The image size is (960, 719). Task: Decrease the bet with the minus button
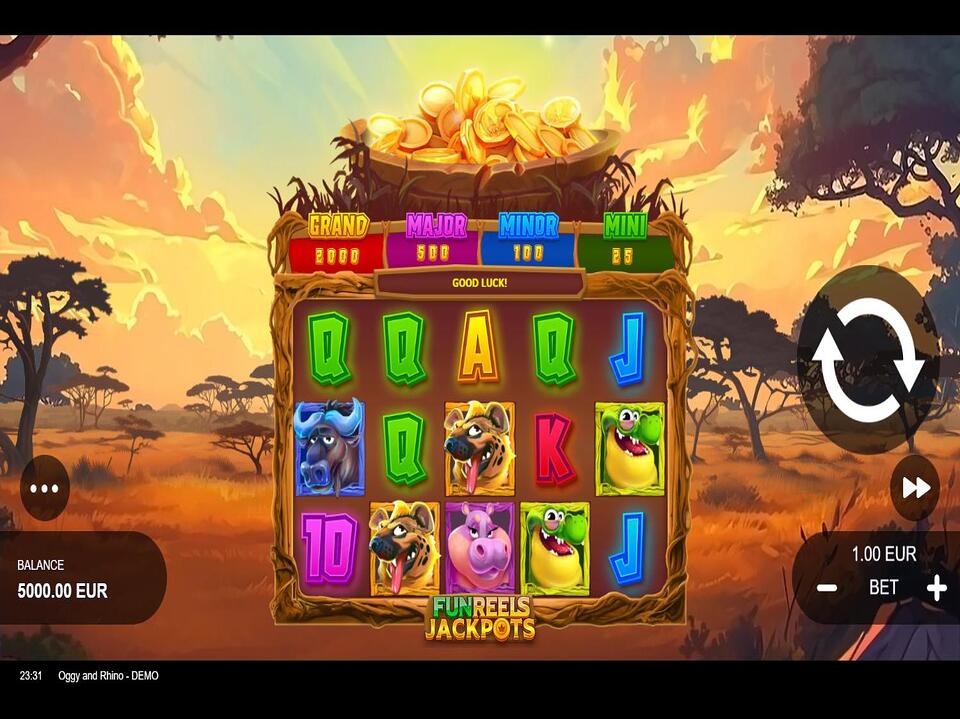click(x=827, y=588)
